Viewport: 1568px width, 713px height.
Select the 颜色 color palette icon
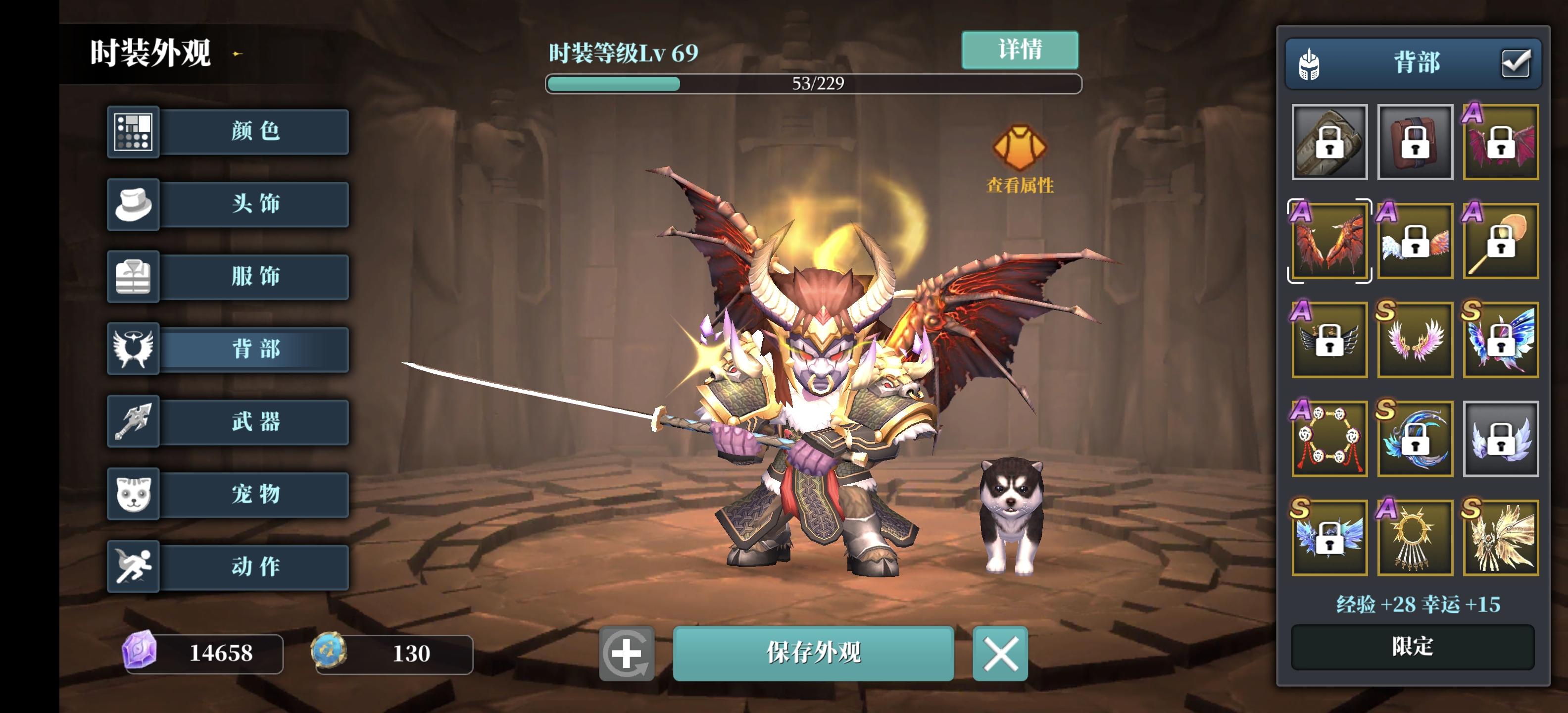133,132
